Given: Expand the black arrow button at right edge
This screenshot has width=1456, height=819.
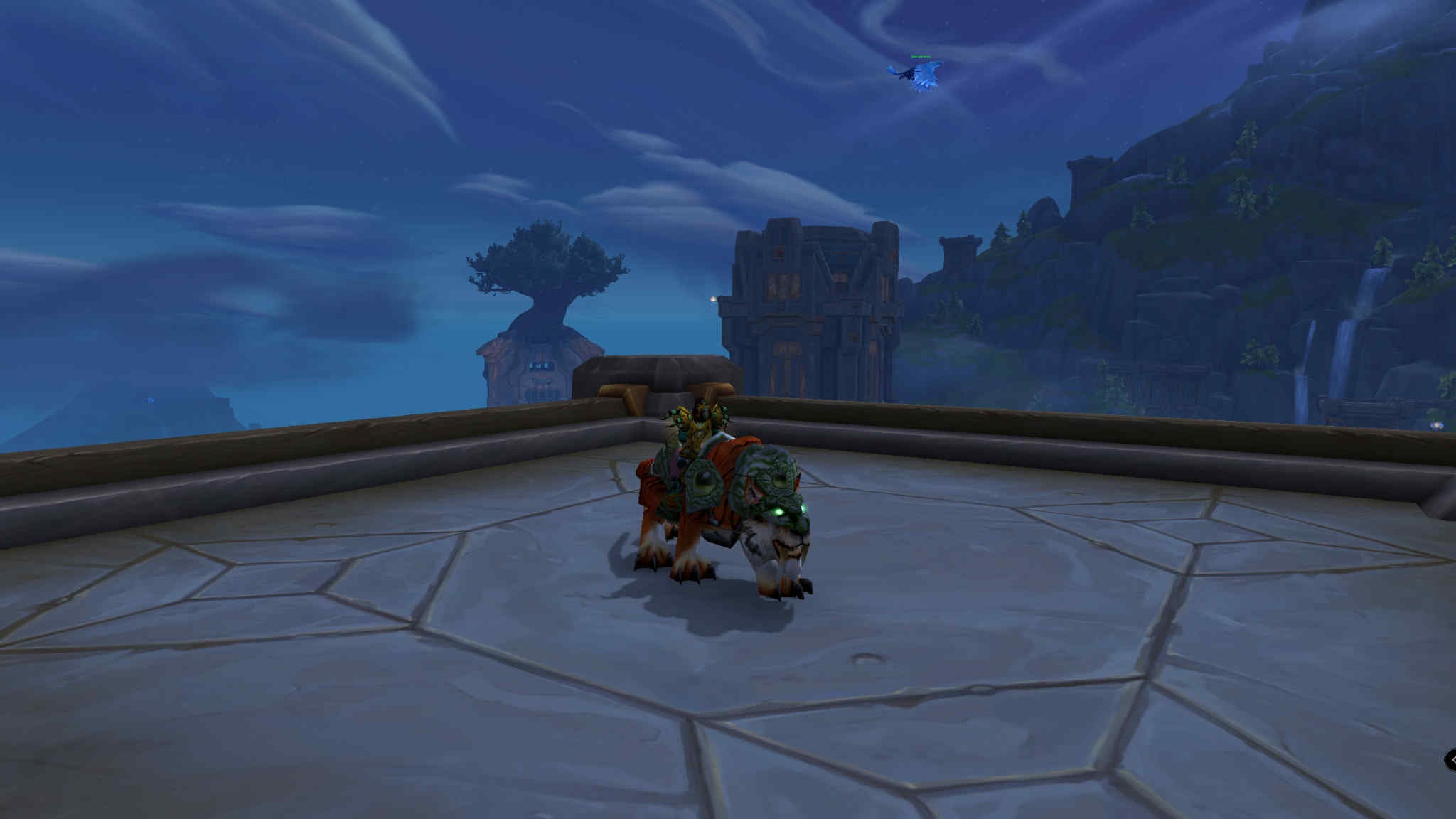Looking at the screenshot, I should coord(1450,759).
